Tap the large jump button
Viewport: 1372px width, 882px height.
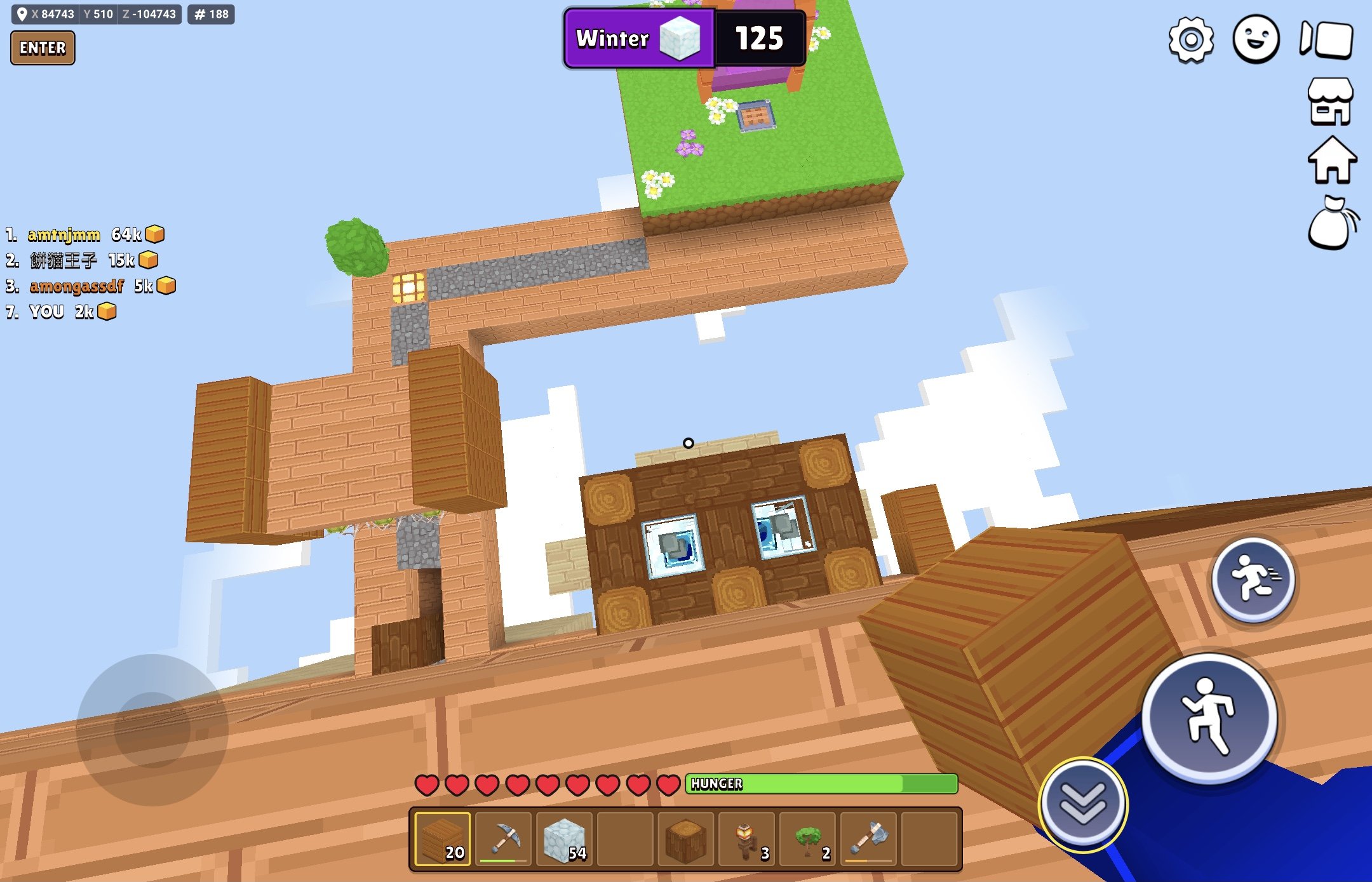[x=1209, y=718]
